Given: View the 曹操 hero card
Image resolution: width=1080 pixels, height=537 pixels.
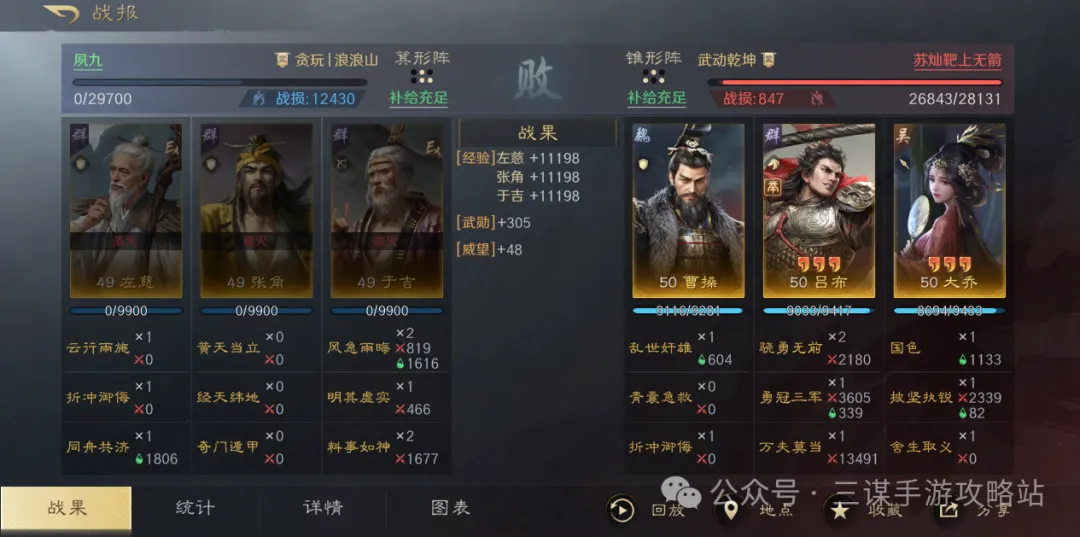Looking at the screenshot, I should click(688, 210).
